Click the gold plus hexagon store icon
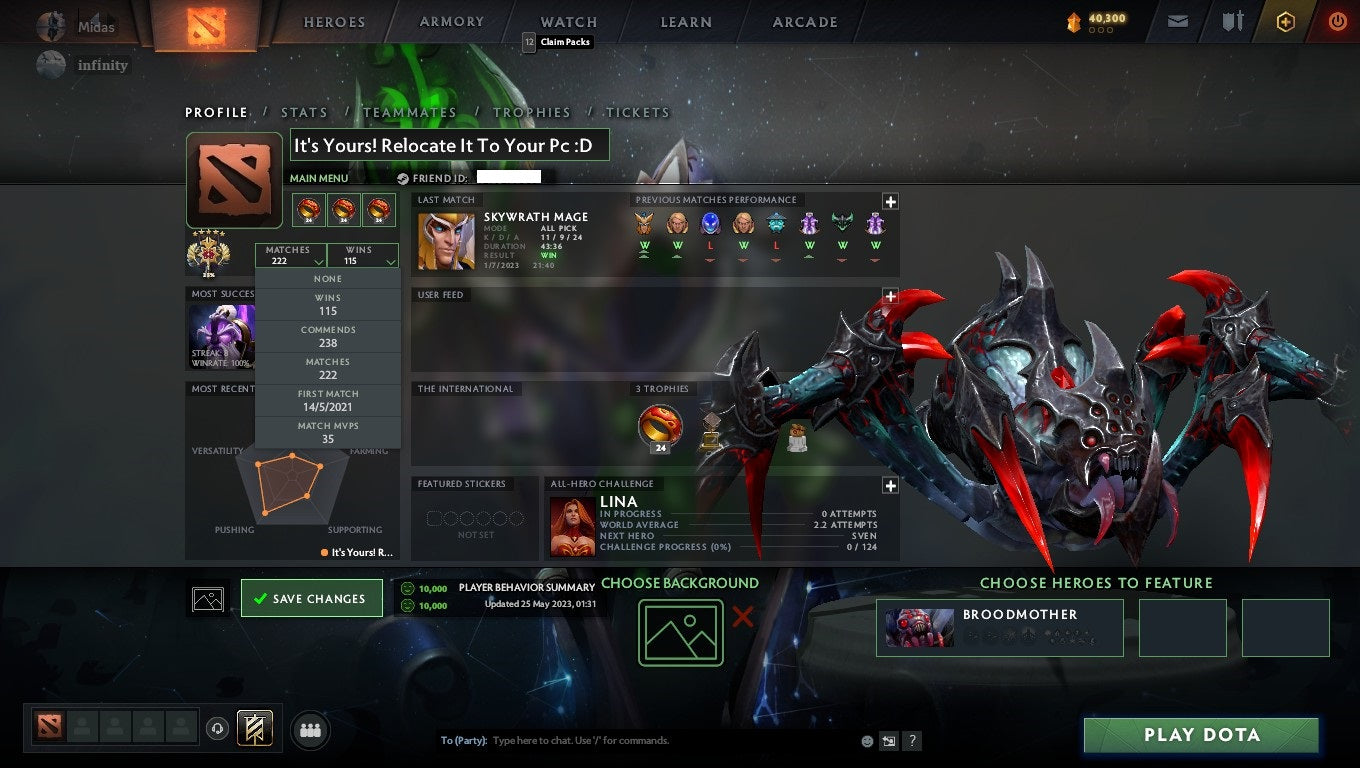Screen dimensions: 1360x768 pyautogui.click(x=1285, y=21)
